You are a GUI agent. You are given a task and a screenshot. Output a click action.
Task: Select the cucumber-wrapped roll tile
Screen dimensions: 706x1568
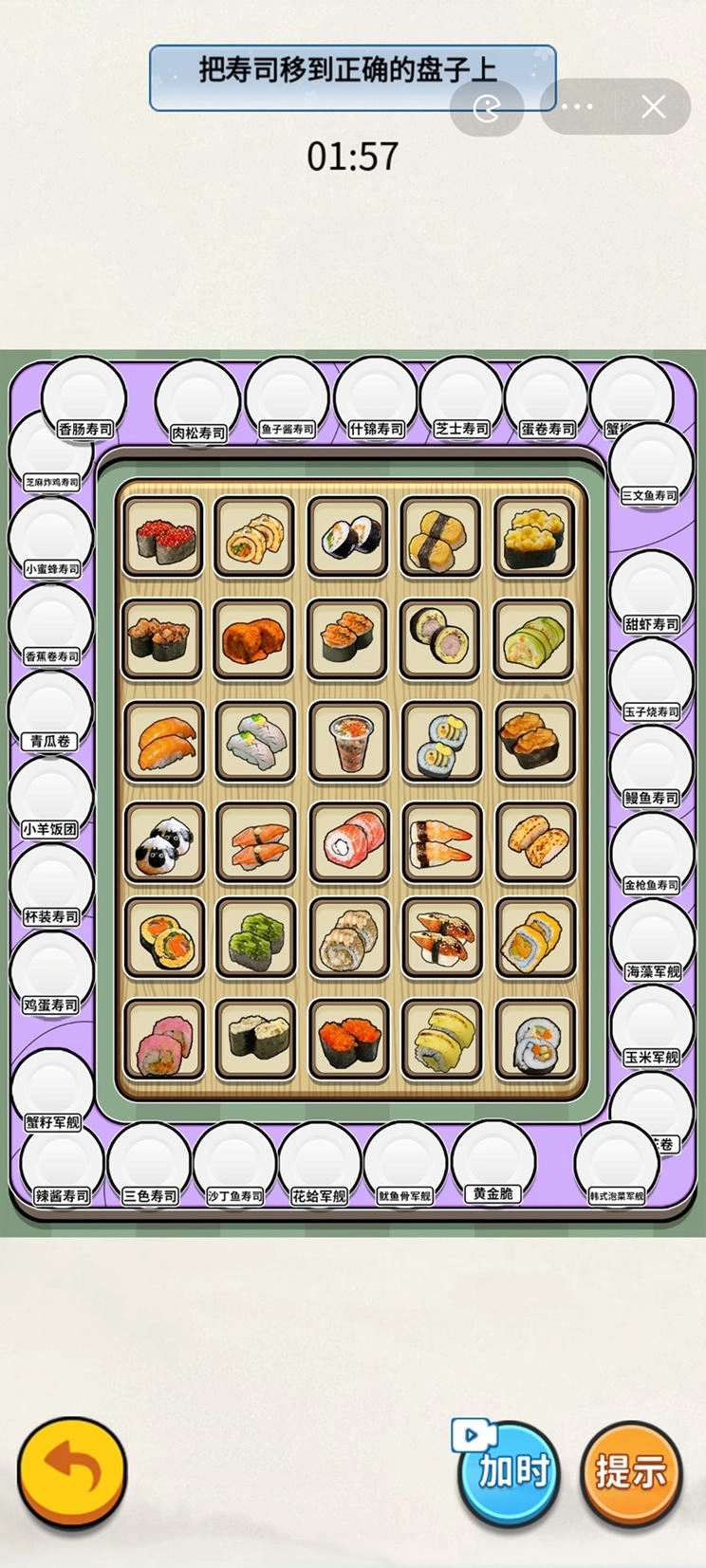tap(534, 638)
